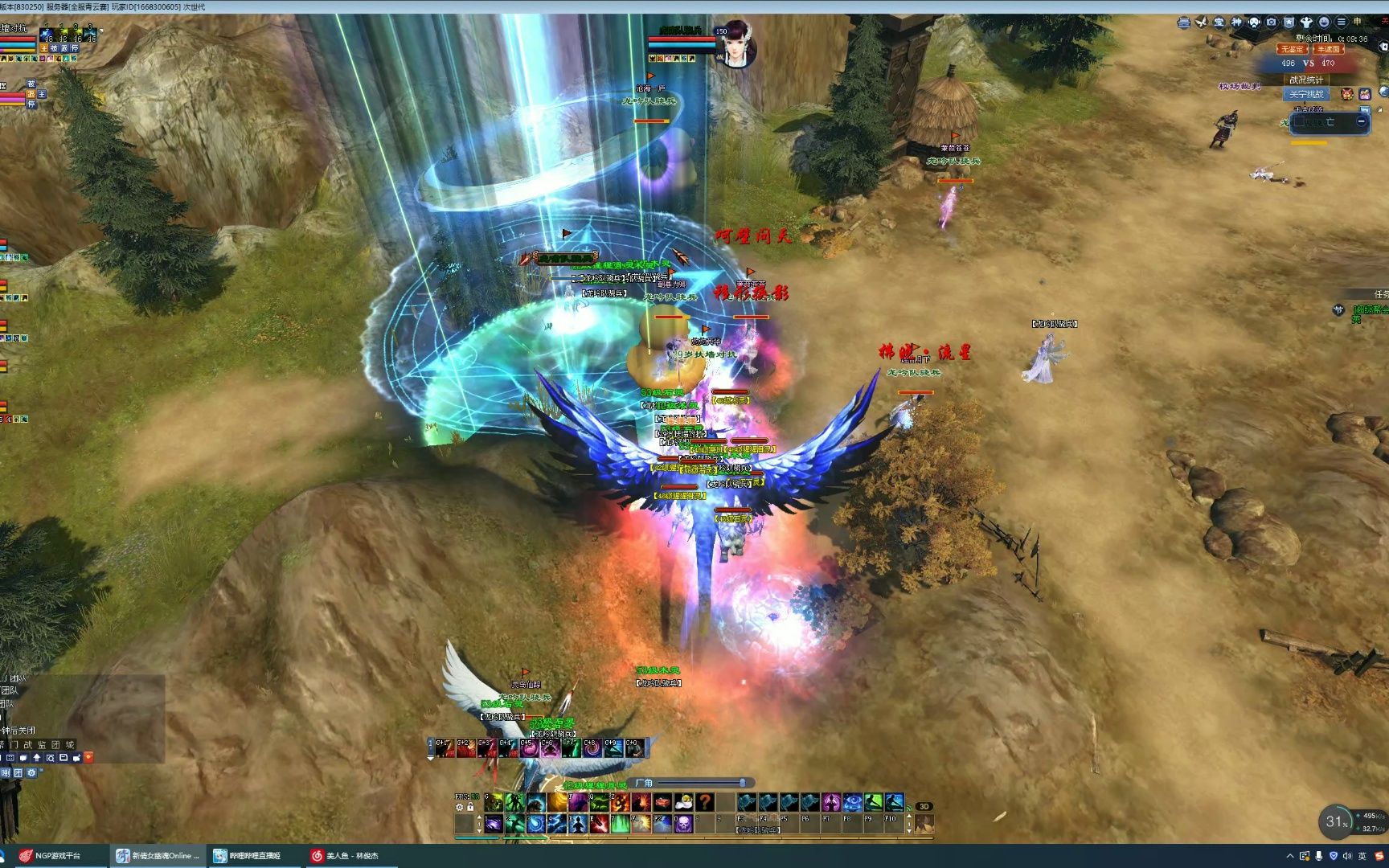Select the 半遮面 mode tag
The height and width of the screenshot is (868, 1389).
point(1328,49)
